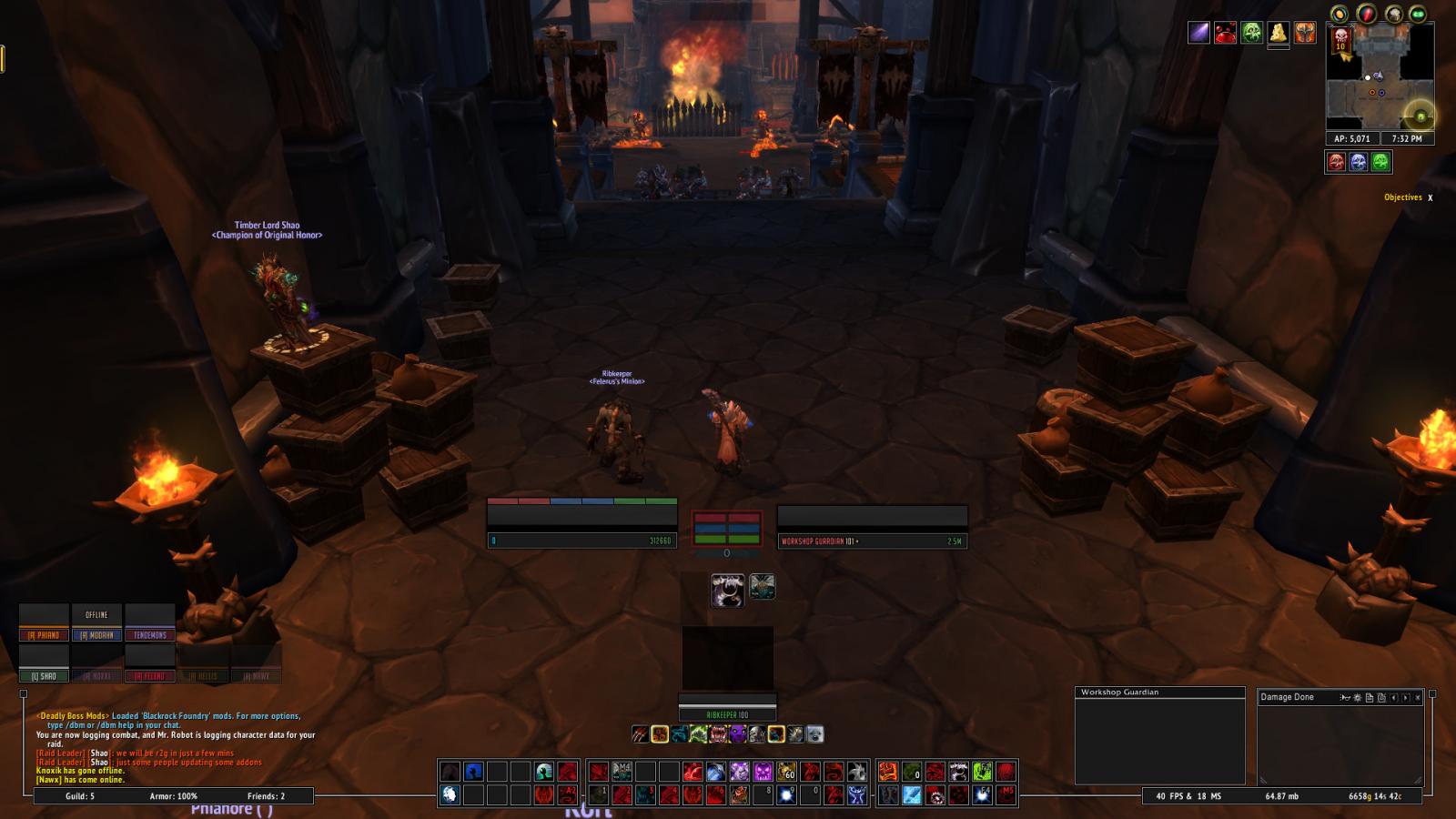The image size is (1456, 819).
Task: Open the raid difficulty skull banner
Action: click(x=1340, y=40)
